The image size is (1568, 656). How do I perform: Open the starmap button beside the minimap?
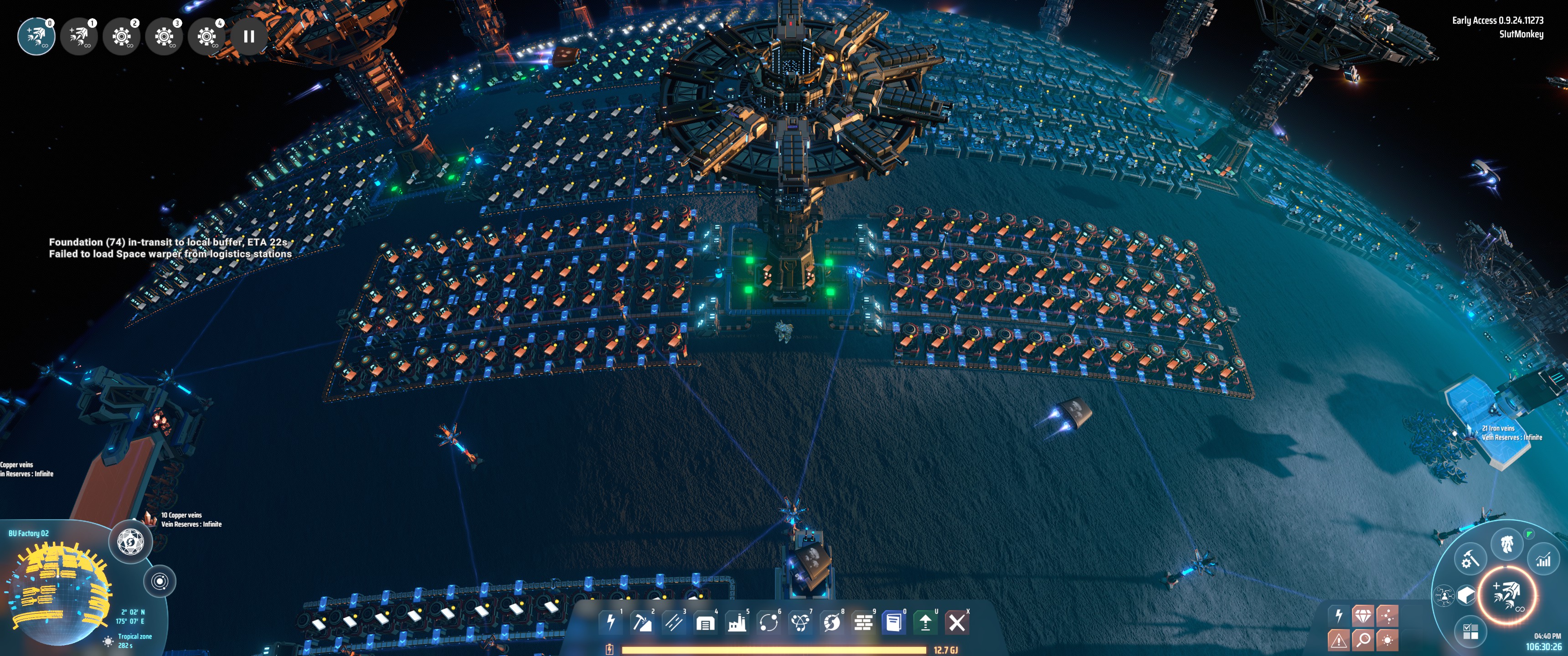pyautogui.click(x=160, y=581)
